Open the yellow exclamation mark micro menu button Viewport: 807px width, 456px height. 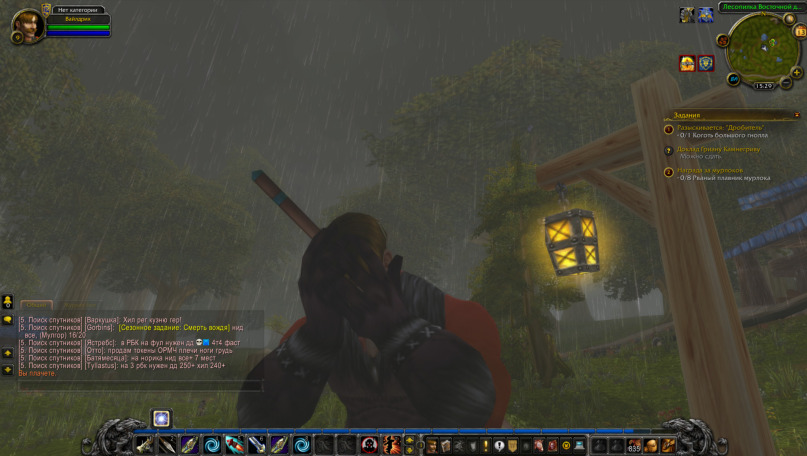click(486, 445)
